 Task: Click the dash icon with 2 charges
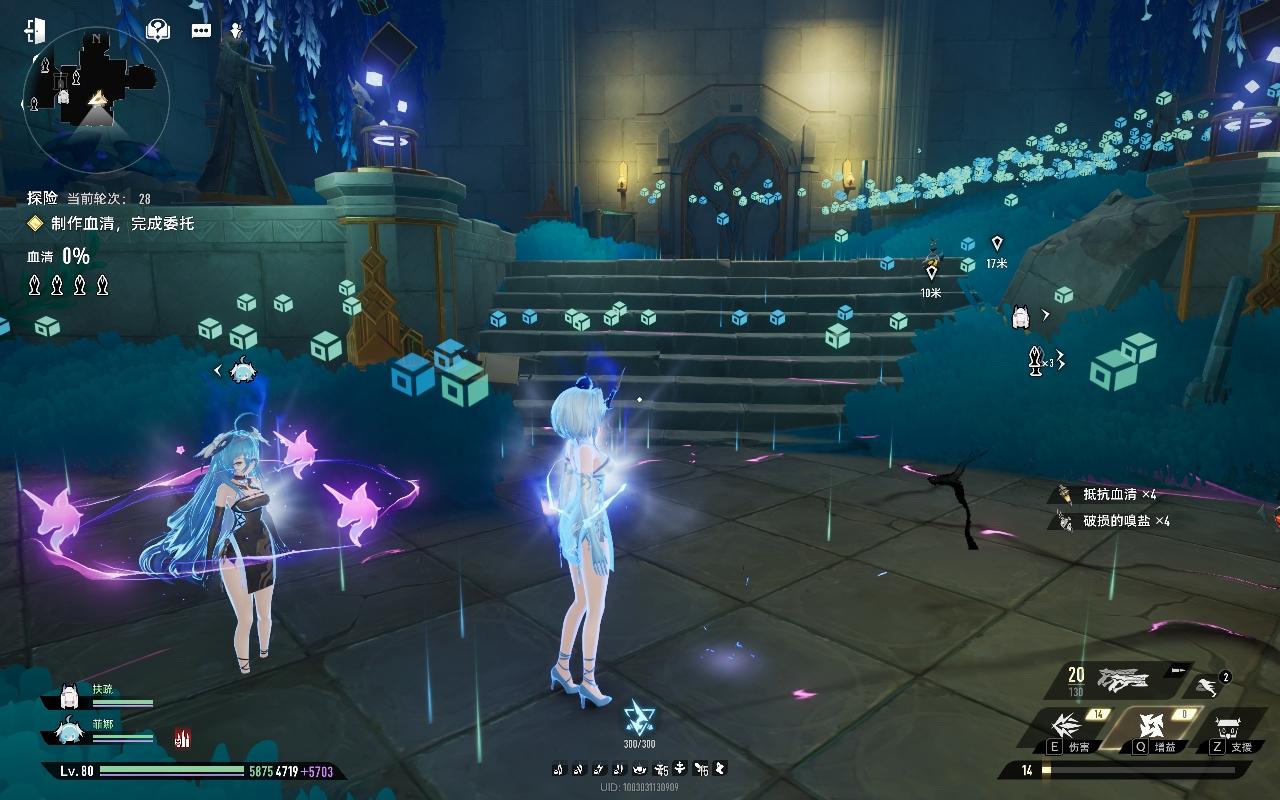click(1208, 686)
